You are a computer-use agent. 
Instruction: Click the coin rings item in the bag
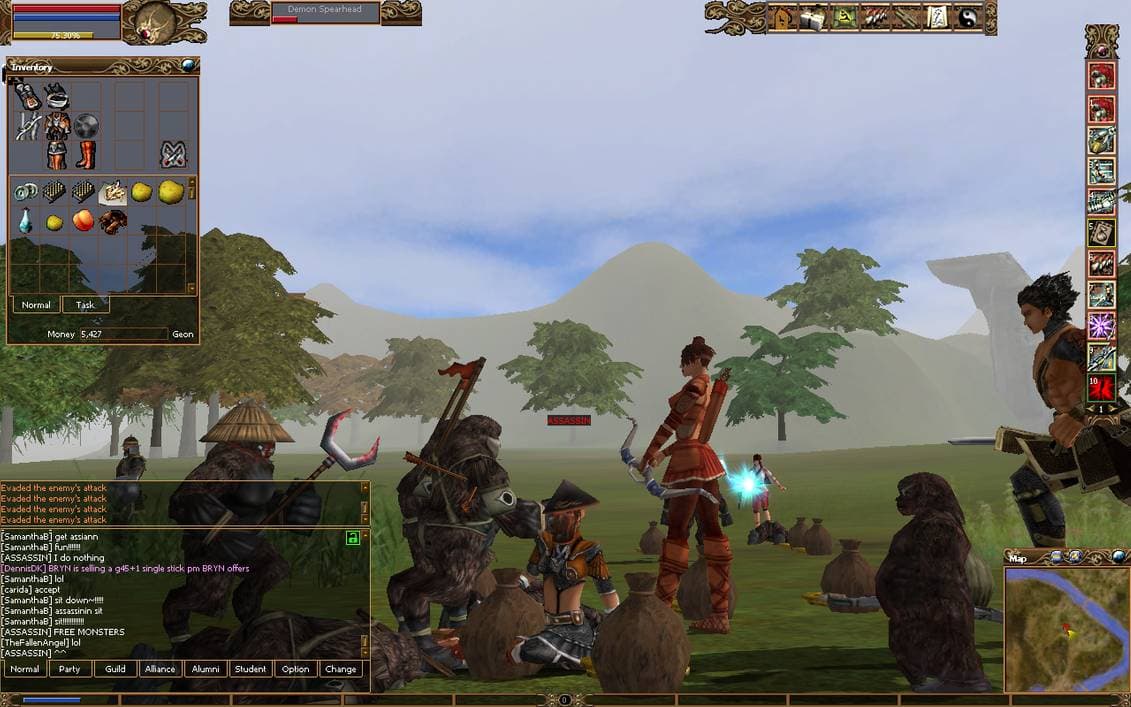tap(25, 191)
